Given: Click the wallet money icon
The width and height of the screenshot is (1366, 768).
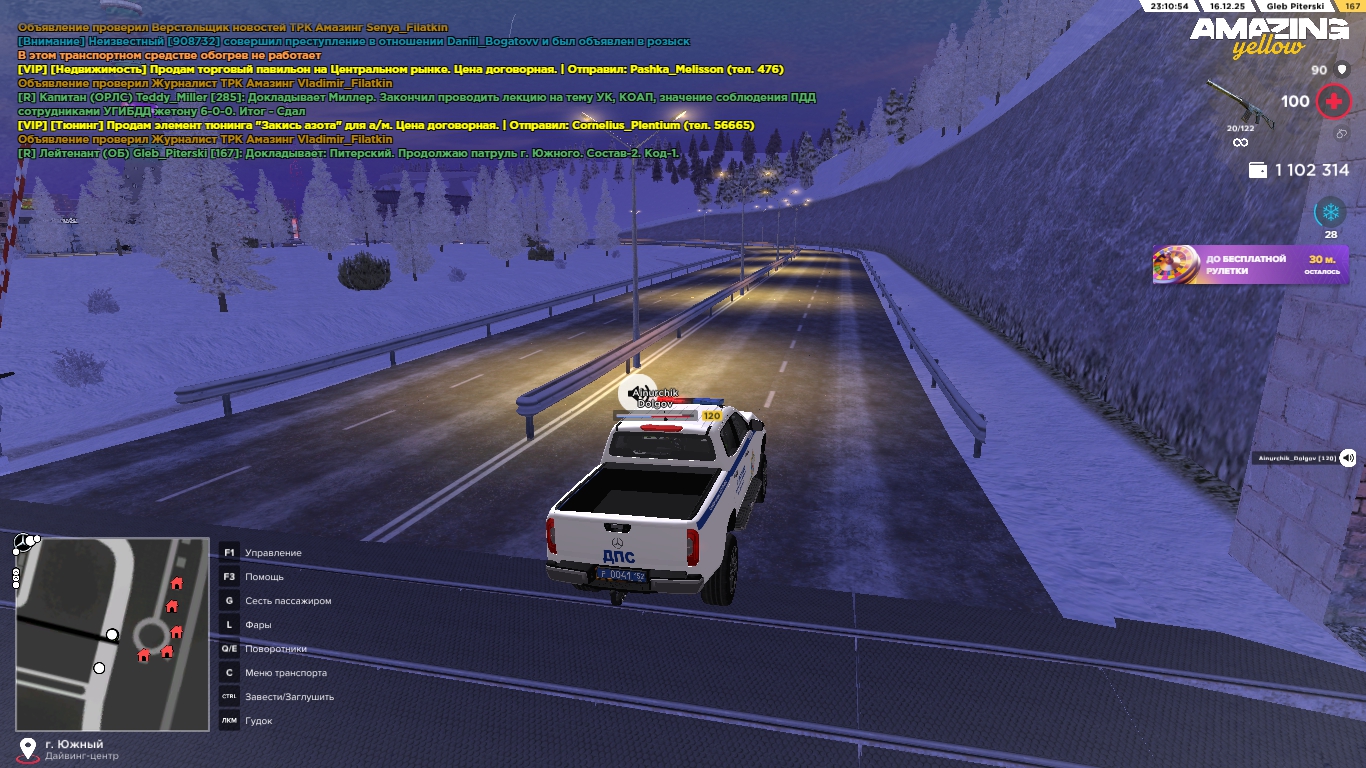Looking at the screenshot, I should [1259, 170].
